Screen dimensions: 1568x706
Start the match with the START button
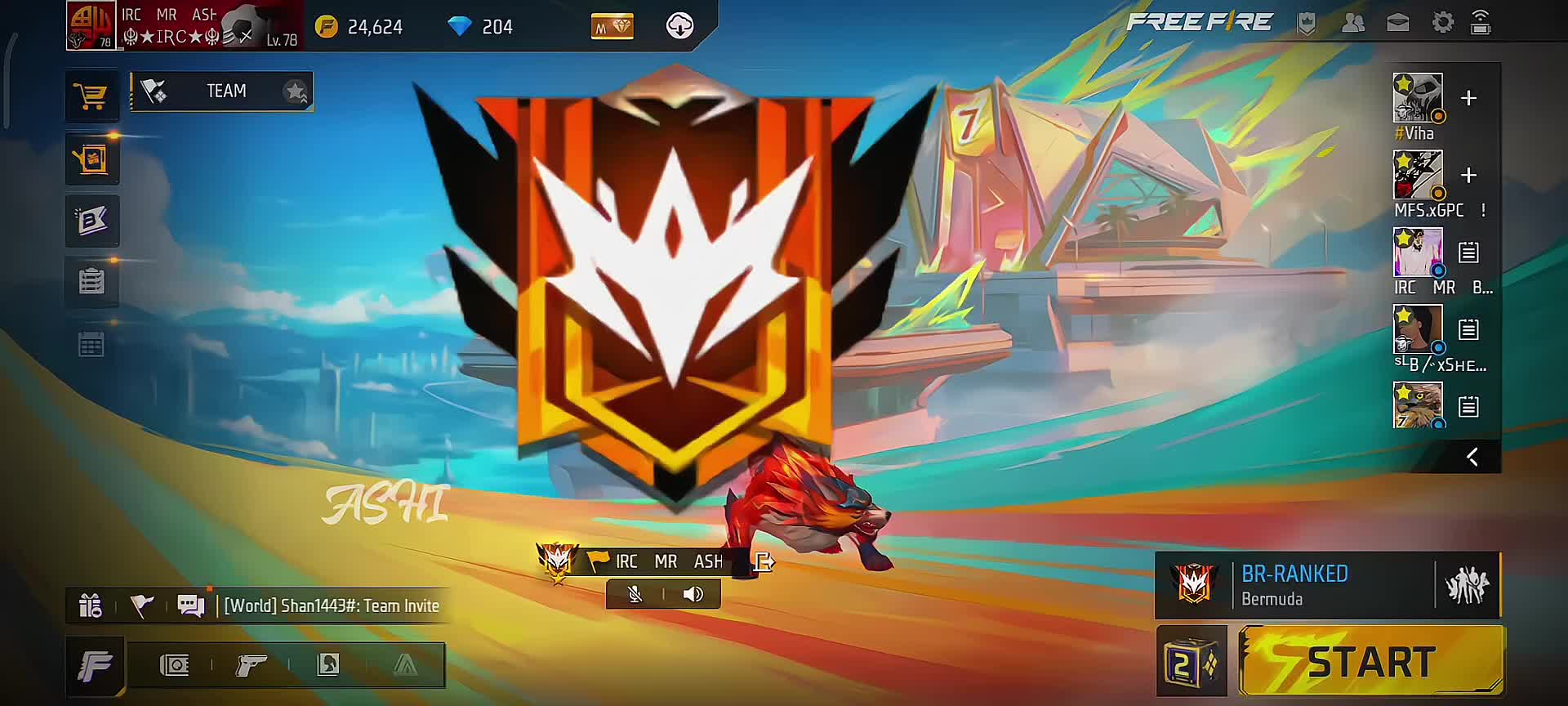pyautogui.click(x=1370, y=662)
